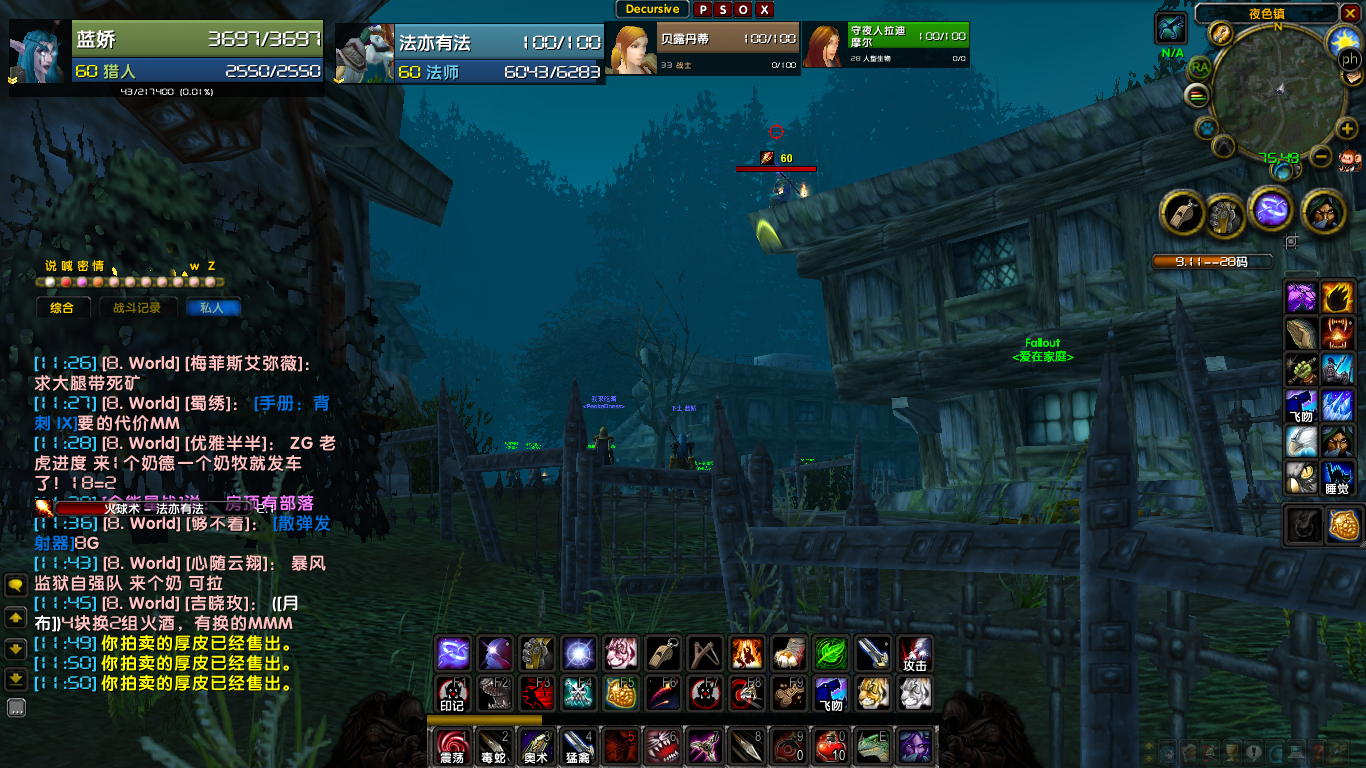This screenshot has height=768, width=1366.
Task: Activate the 猛禽 strike ability
Action: [578, 746]
